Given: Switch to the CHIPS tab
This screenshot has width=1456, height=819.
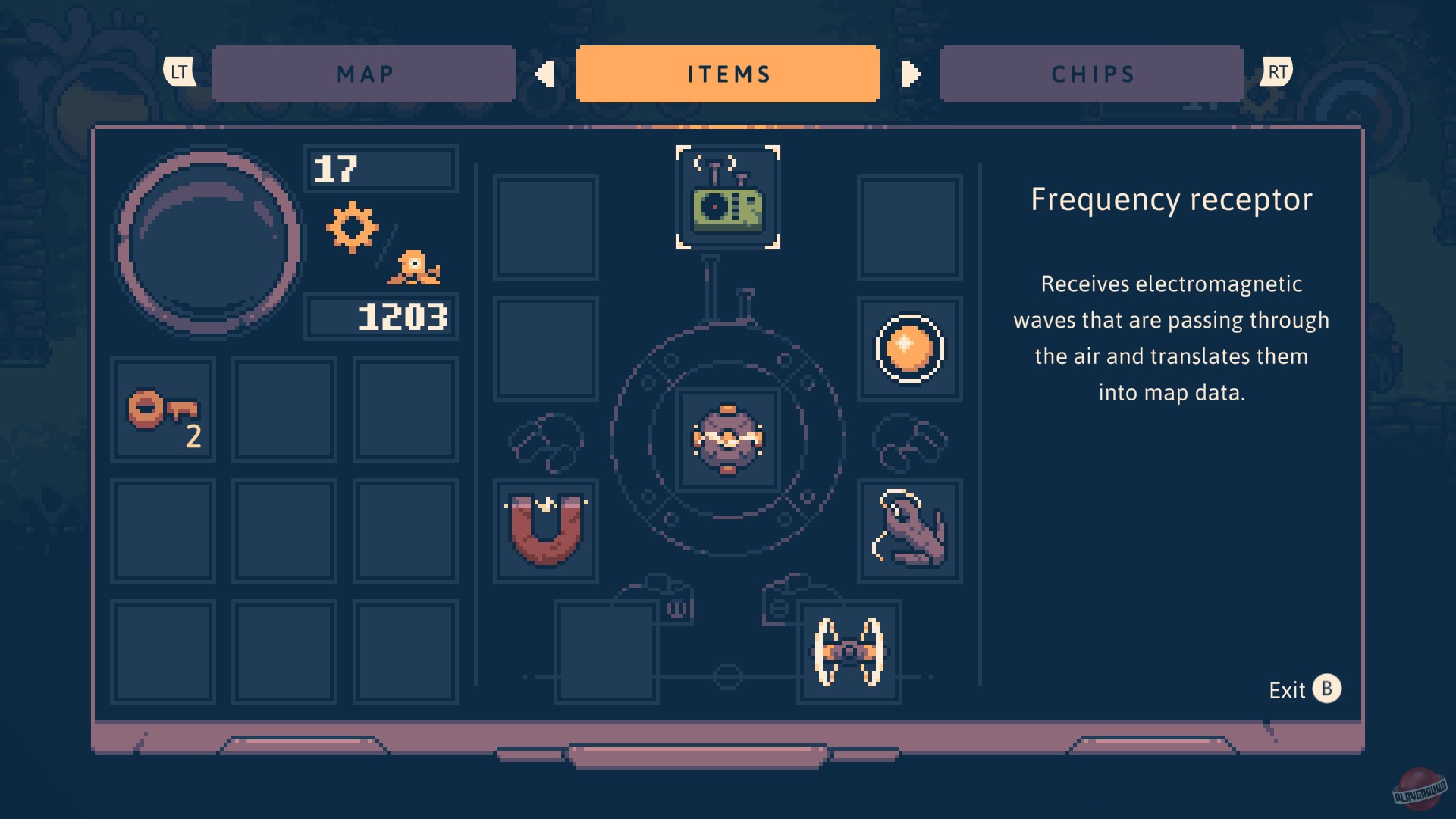Looking at the screenshot, I should 1090,74.
